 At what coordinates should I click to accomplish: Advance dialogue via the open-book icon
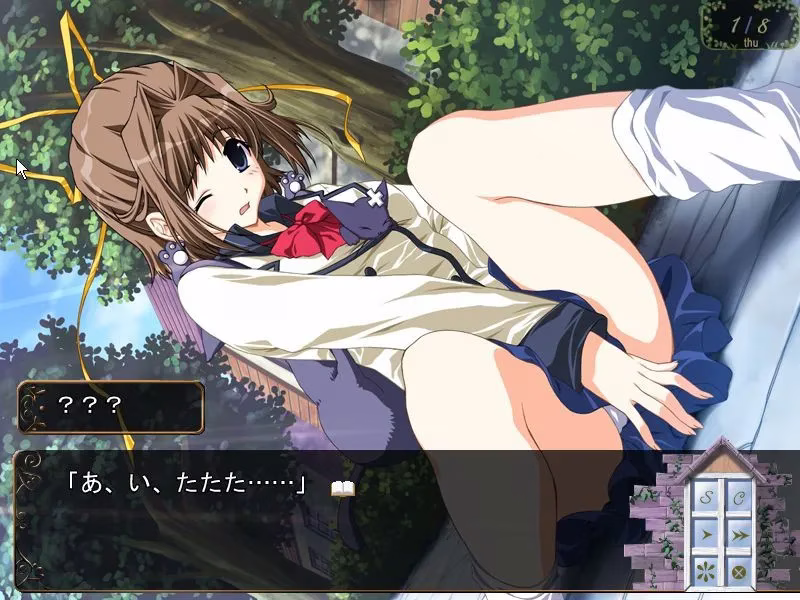[x=343, y=488]
